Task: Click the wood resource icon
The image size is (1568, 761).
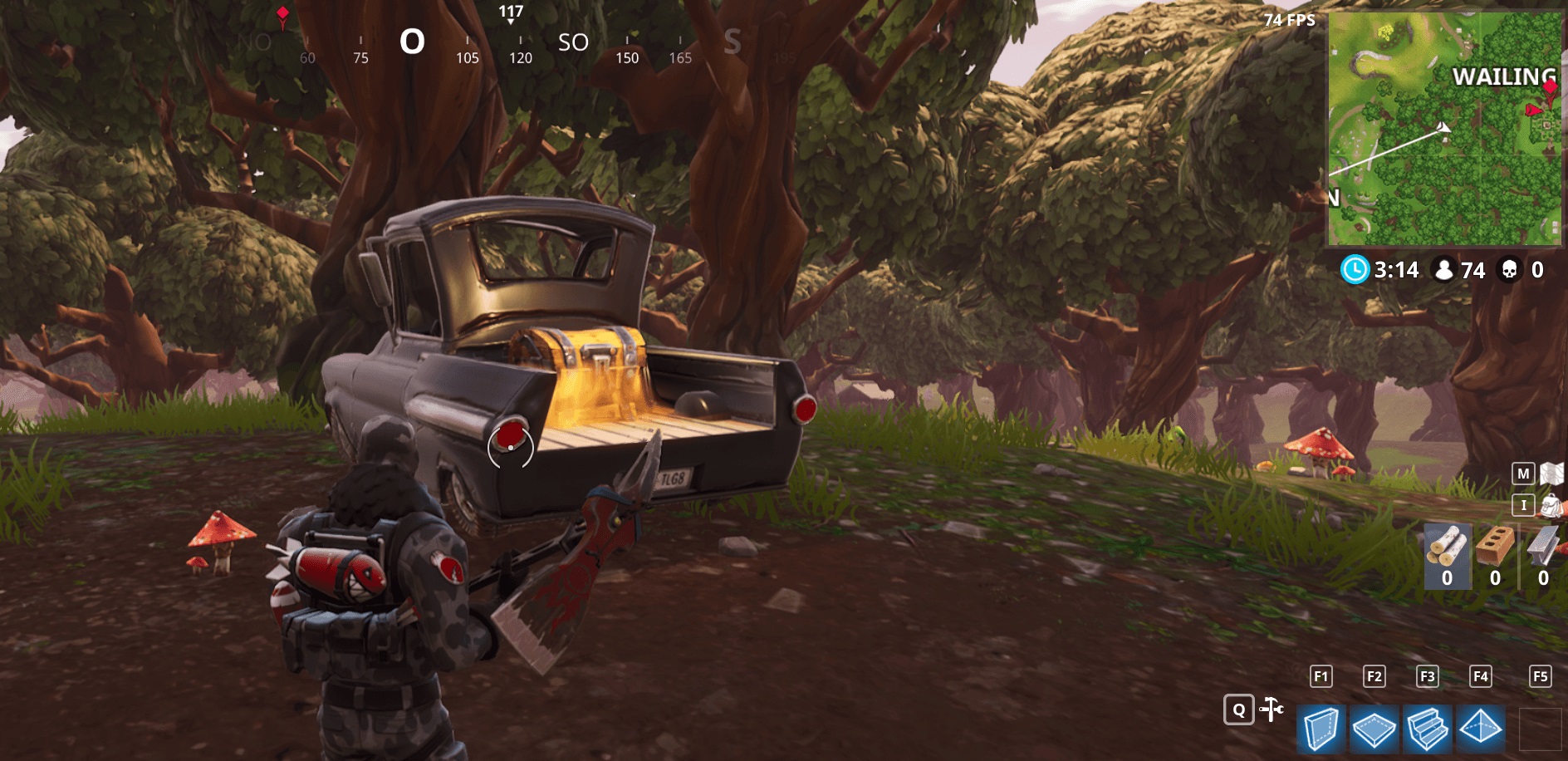Action: (x=1448, y=548)
